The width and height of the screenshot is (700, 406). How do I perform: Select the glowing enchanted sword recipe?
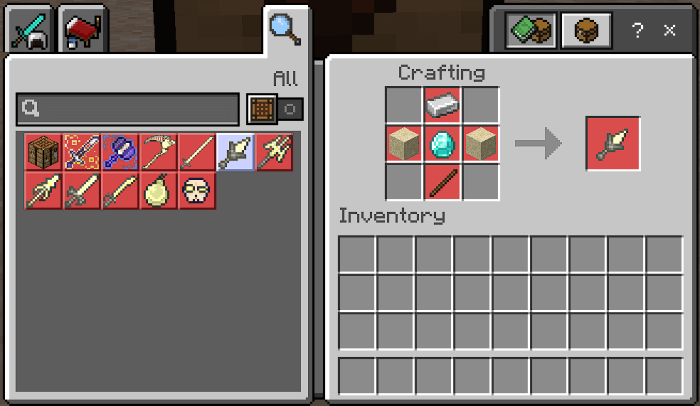82,152
